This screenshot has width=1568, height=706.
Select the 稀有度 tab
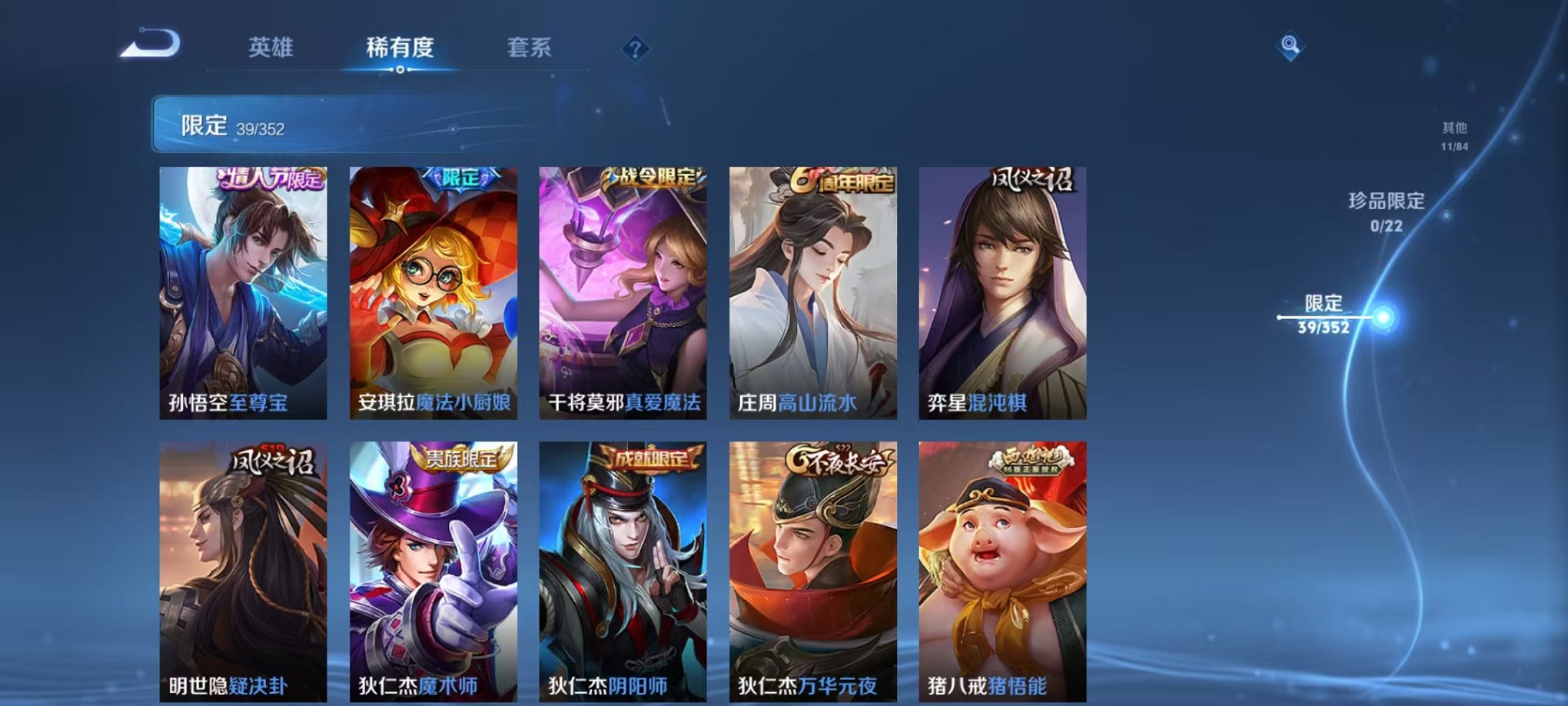[399, 48]
